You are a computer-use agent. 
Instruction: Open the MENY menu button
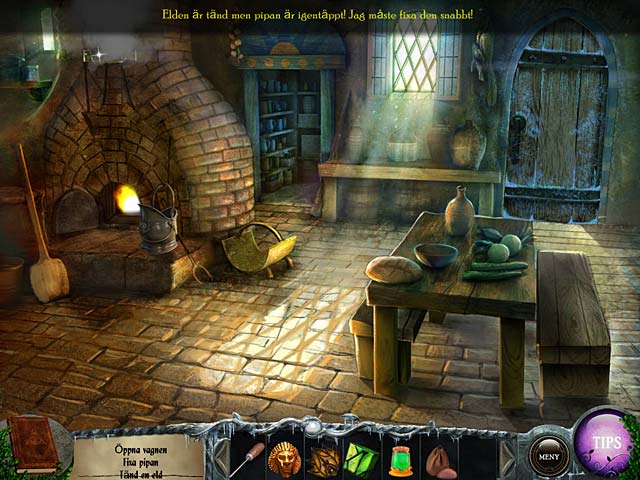[547, 456]
